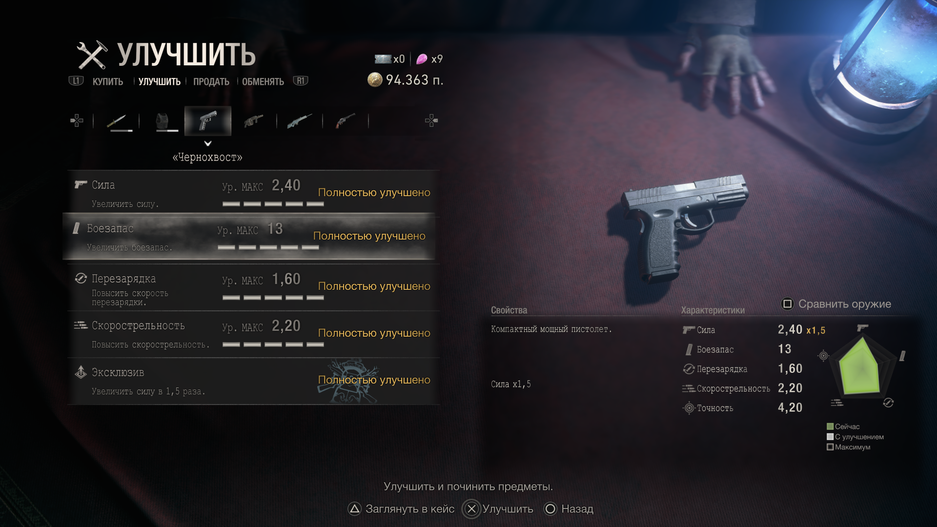Switch to the Купить tab
Viewport: 937px width, 527px height.
click(x=107, y=82)
